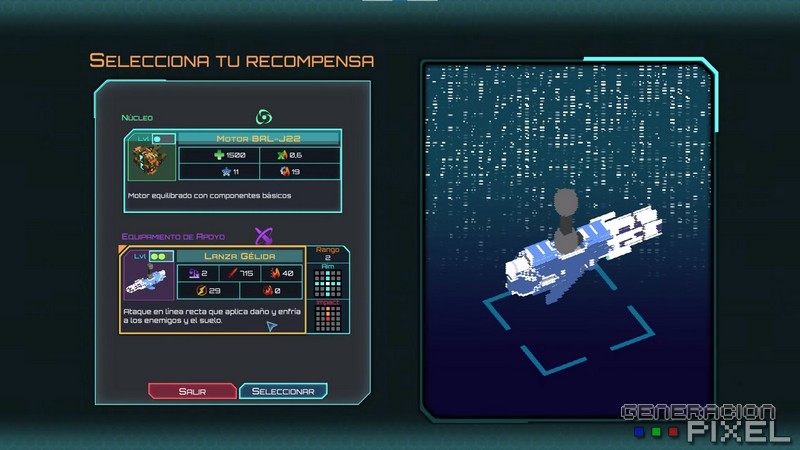Viewport: 800px width, 450px height.
Task: Click the Salir button
Action: pos(192,391)
